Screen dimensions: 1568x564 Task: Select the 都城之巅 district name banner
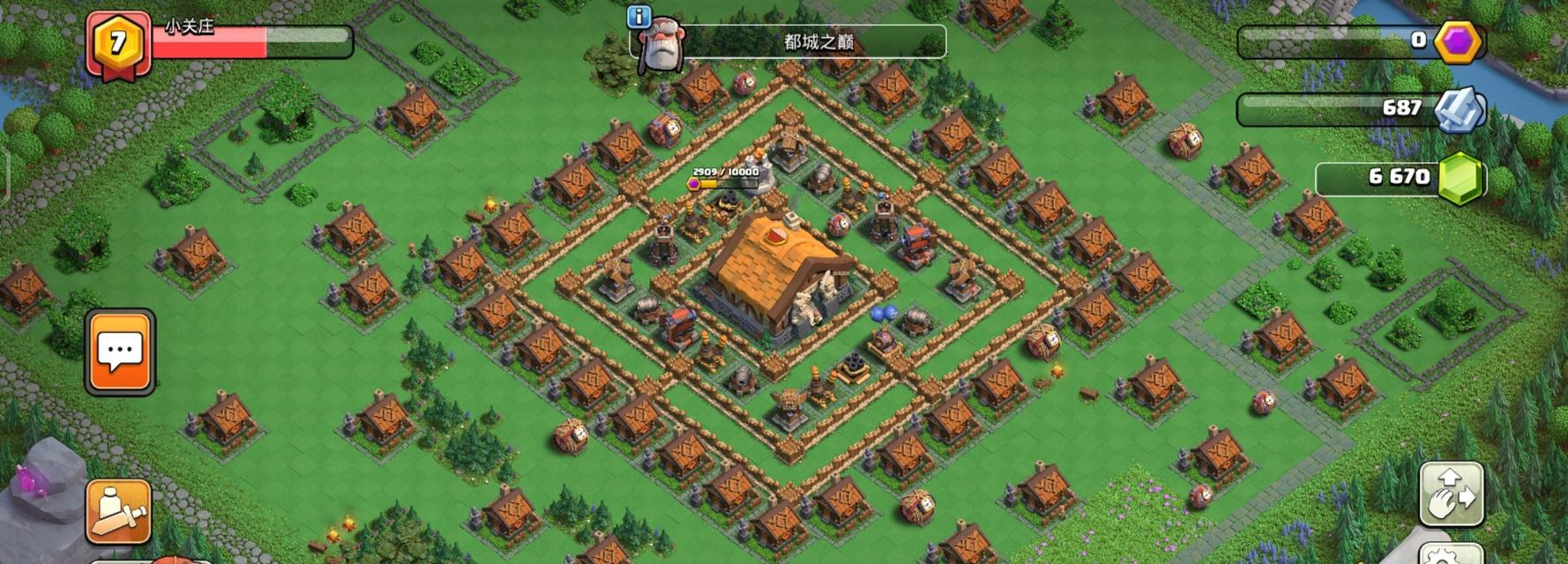click(817, 41)
